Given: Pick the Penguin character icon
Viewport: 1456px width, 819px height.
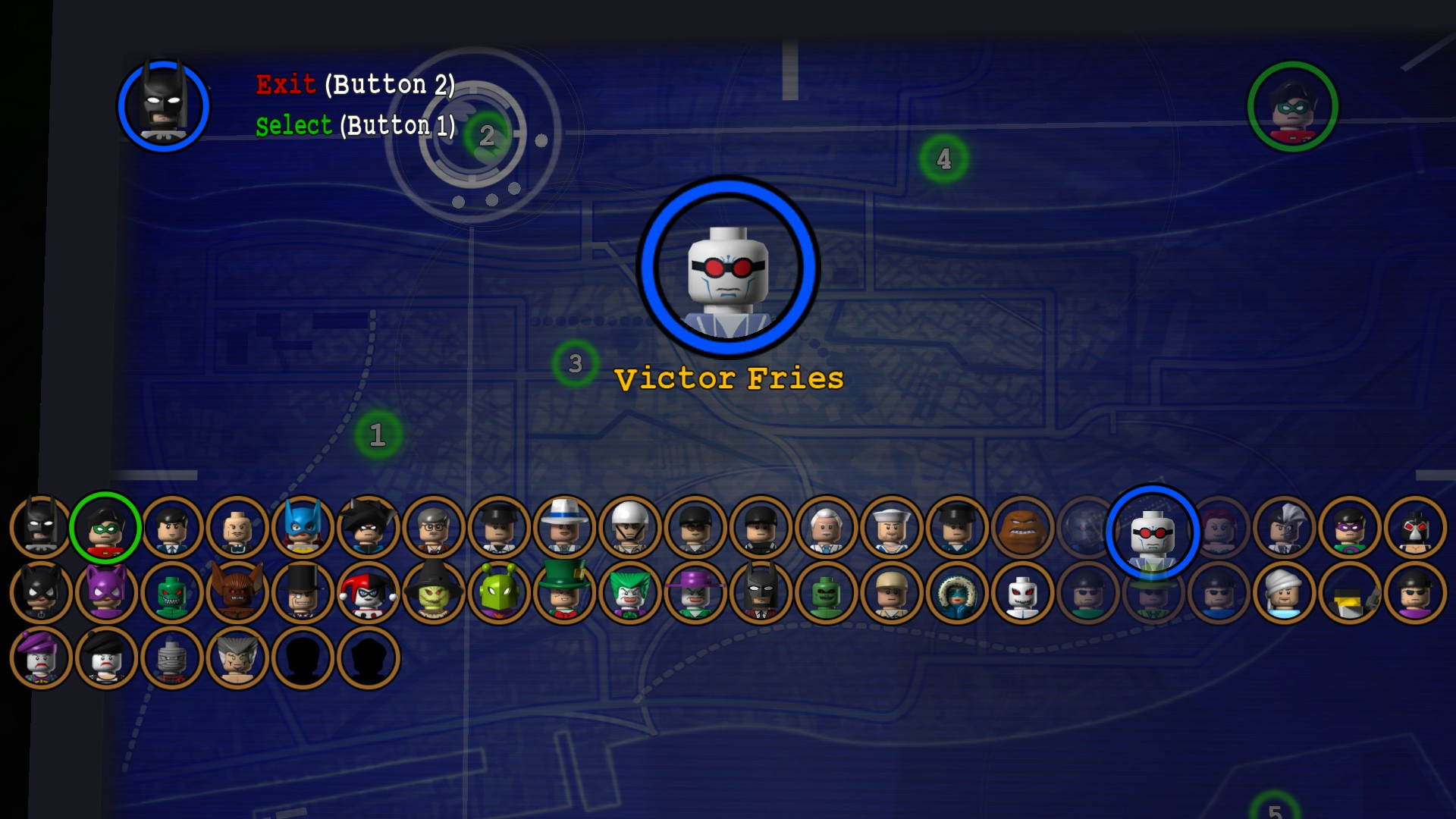Looking at the screenshot, I should tap(302, 594).
